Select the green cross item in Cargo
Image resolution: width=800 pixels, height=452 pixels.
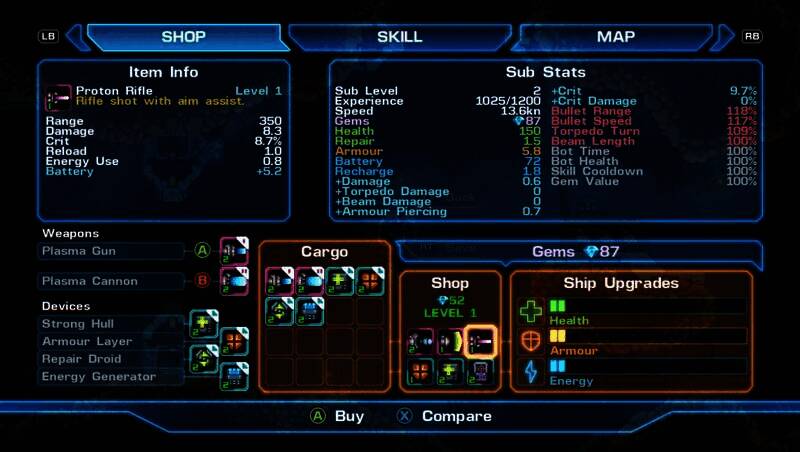340,281
